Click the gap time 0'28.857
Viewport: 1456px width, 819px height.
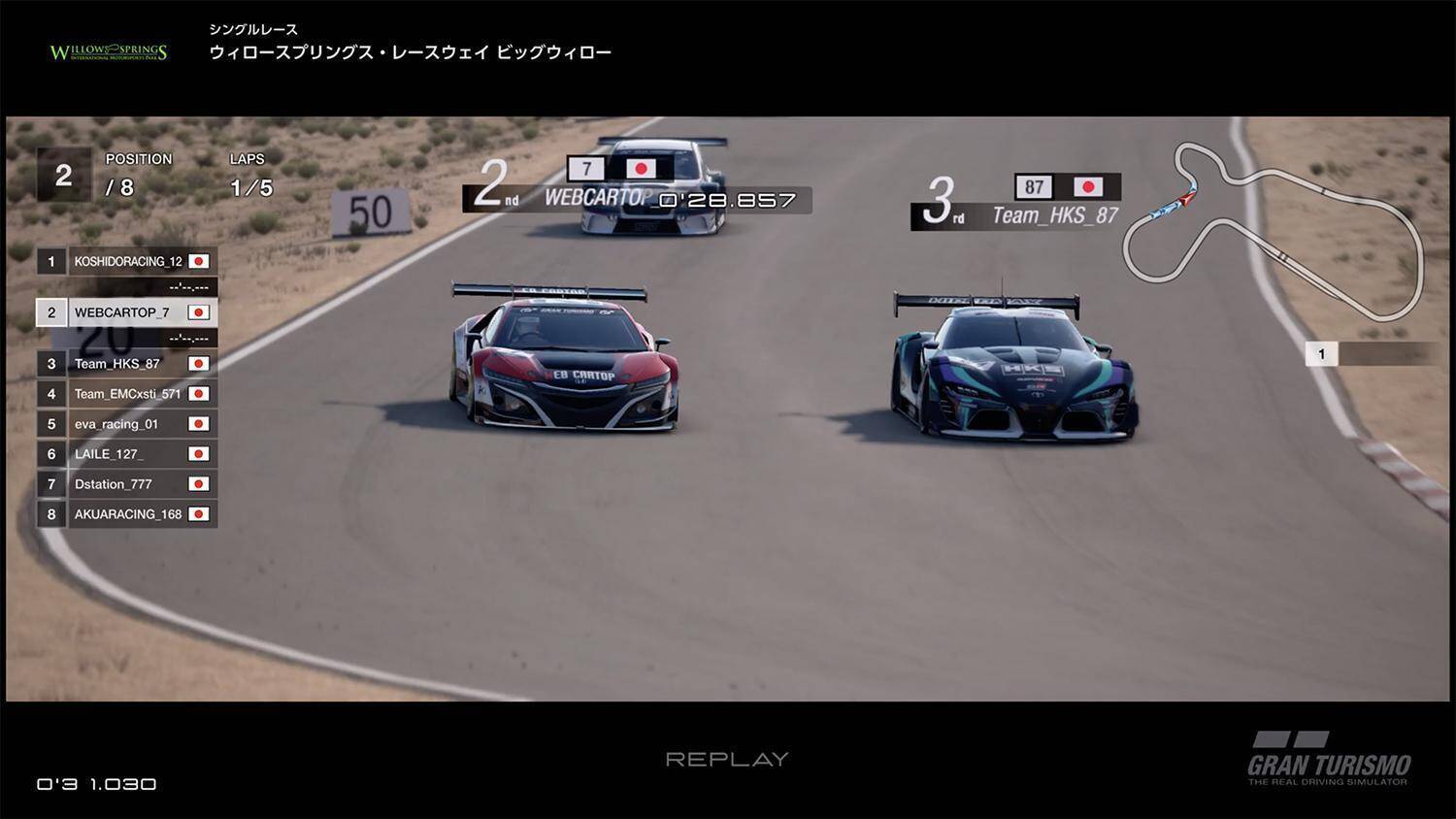pyautogui.click(x=725, y=200)
